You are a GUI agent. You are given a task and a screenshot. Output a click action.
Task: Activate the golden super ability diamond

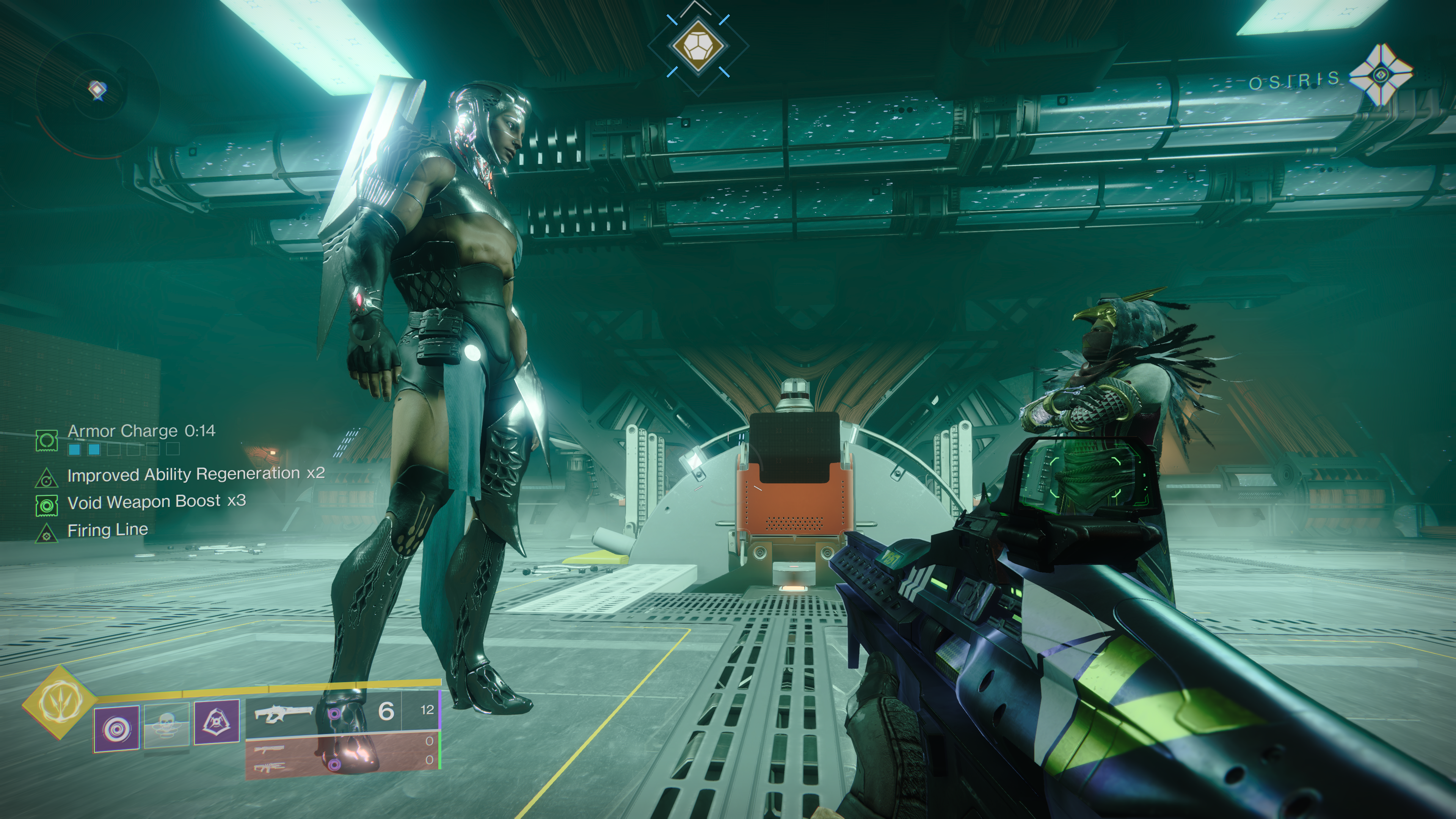point(60,702)
